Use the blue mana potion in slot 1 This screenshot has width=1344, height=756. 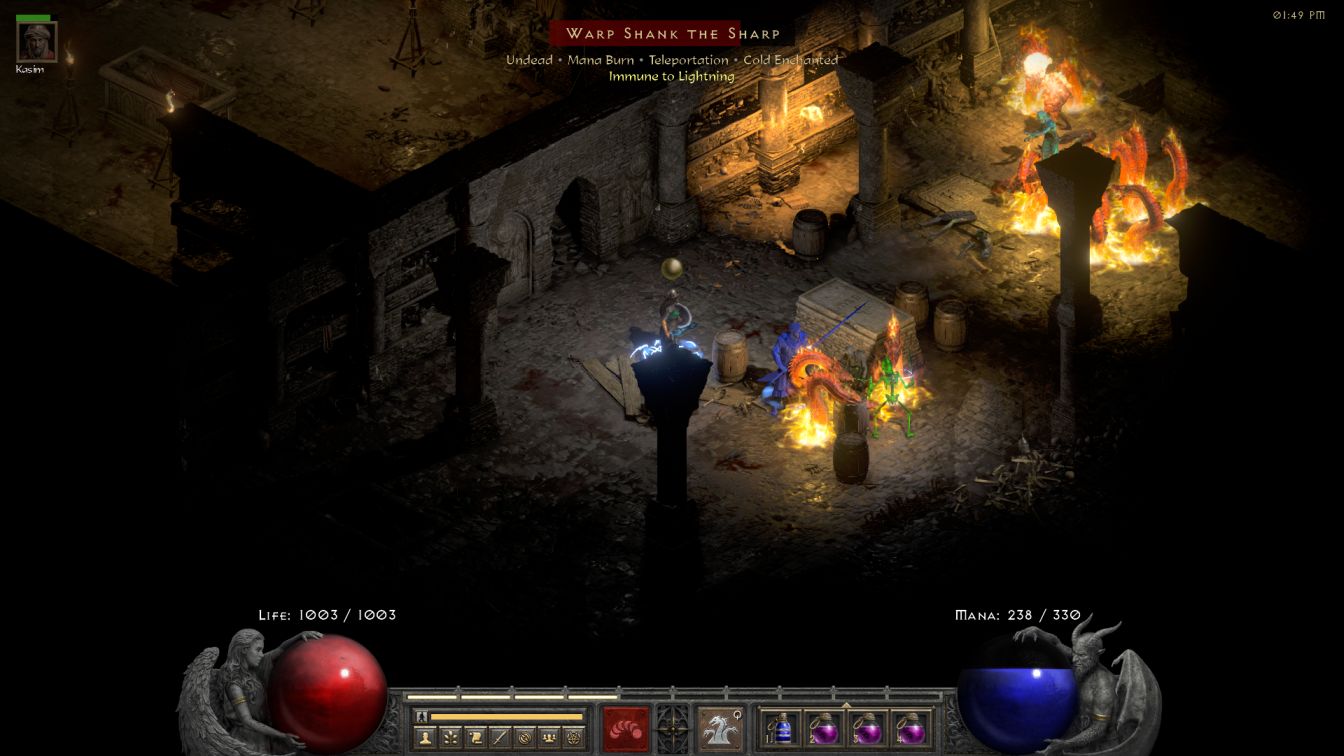782,728
